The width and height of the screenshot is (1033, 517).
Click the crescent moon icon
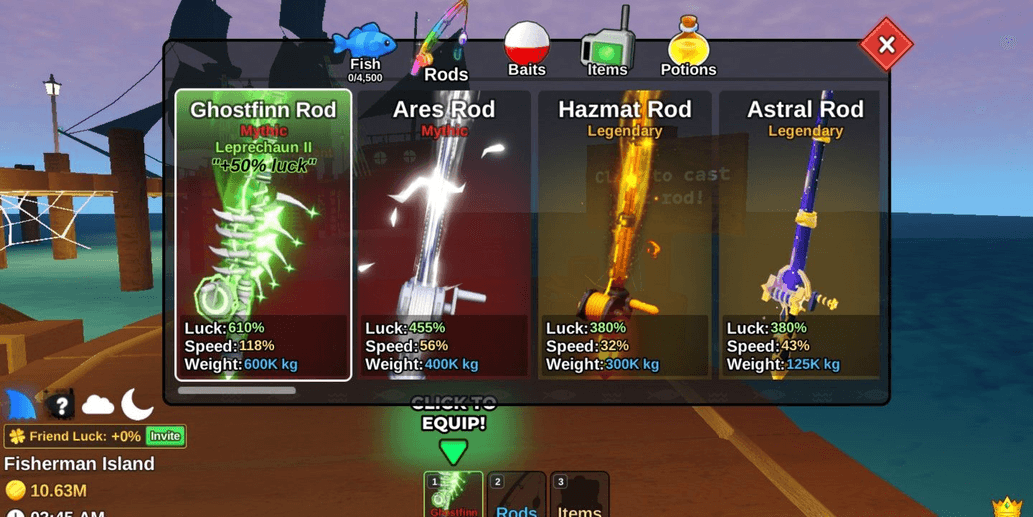click(x=137, y=404)
